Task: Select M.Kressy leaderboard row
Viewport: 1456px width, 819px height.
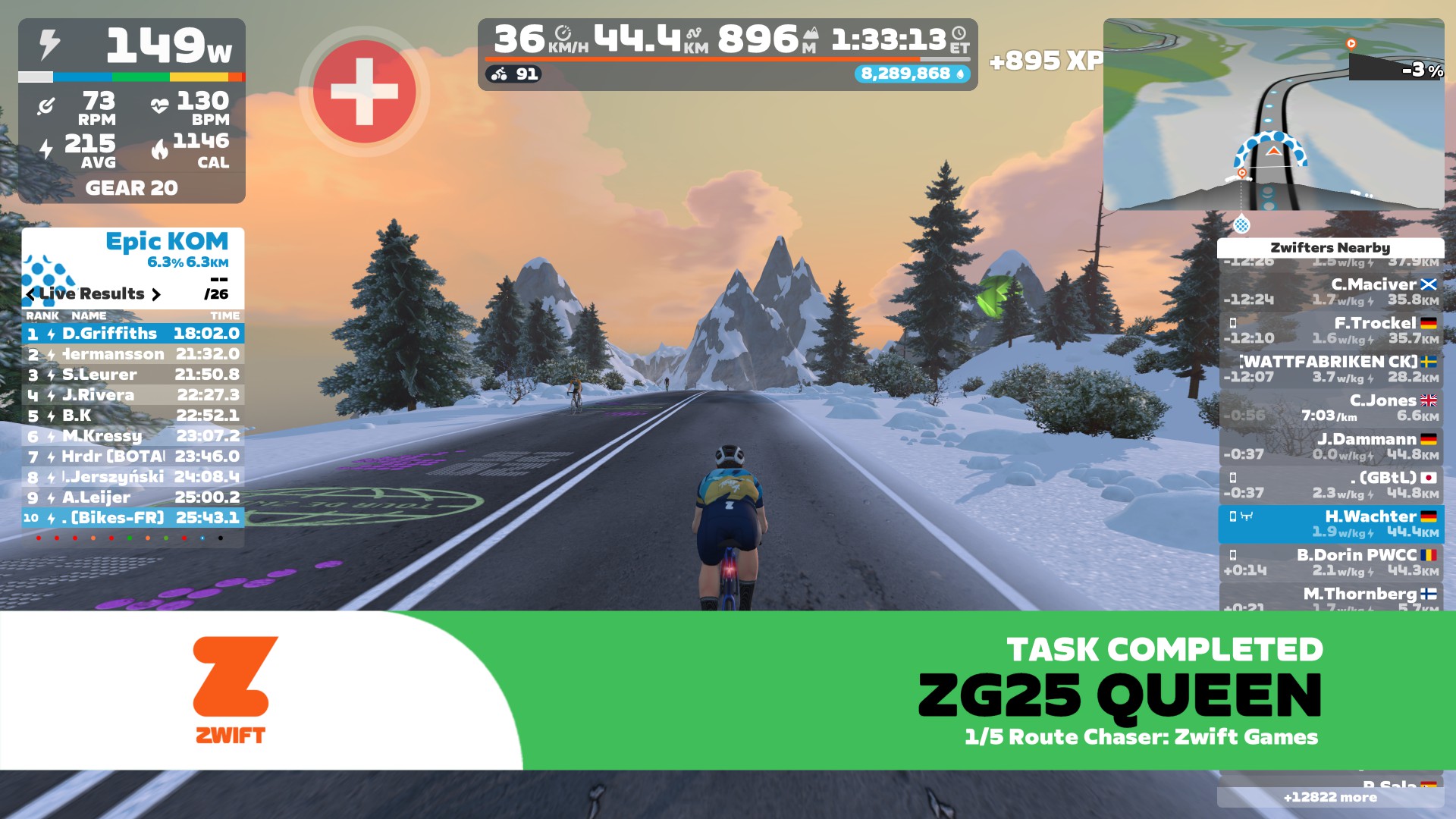Action: (x=133, y=436)
